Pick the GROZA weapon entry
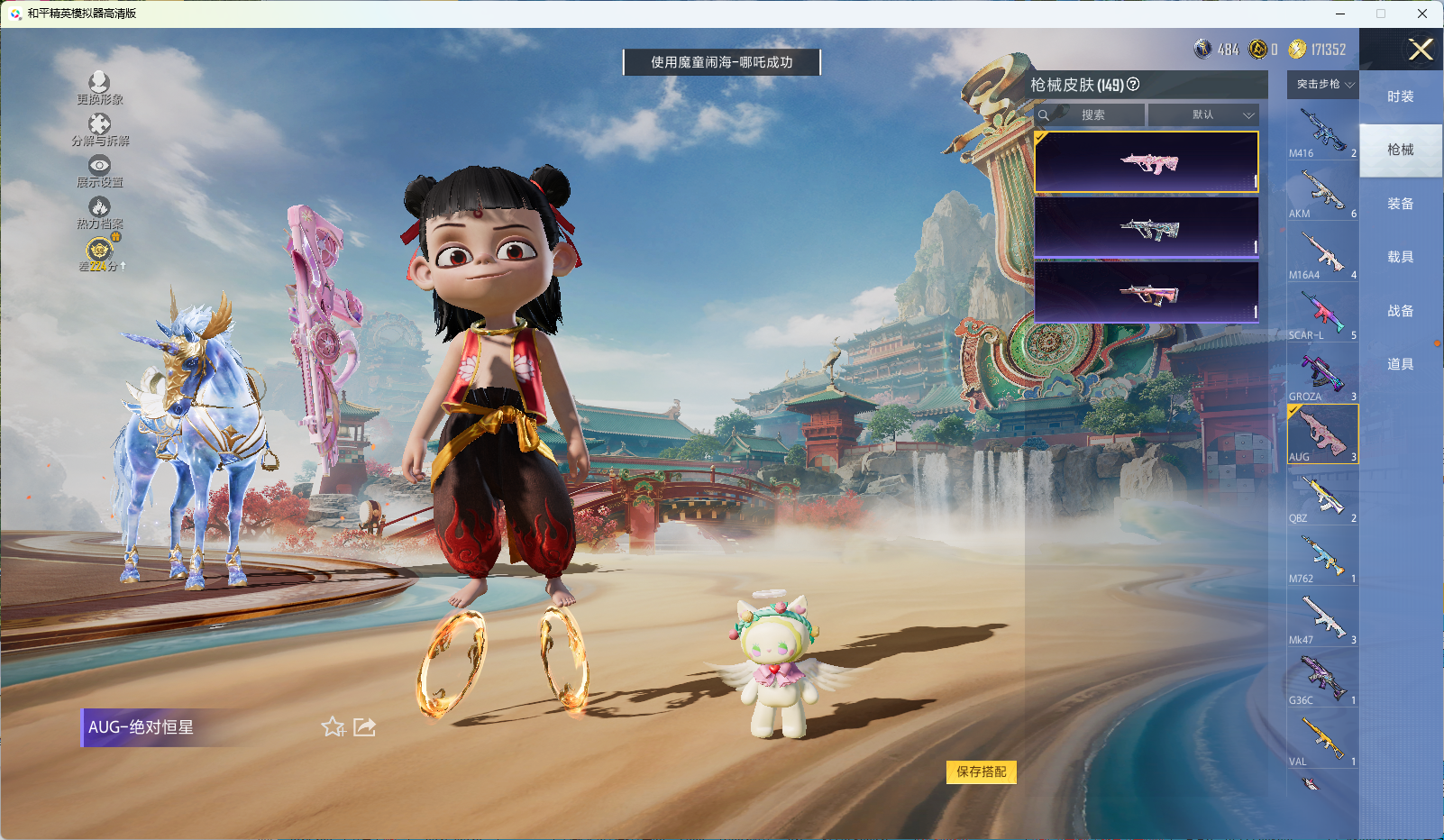The height and width of the screenshot is (840, 1444). tap(1322, 376)
